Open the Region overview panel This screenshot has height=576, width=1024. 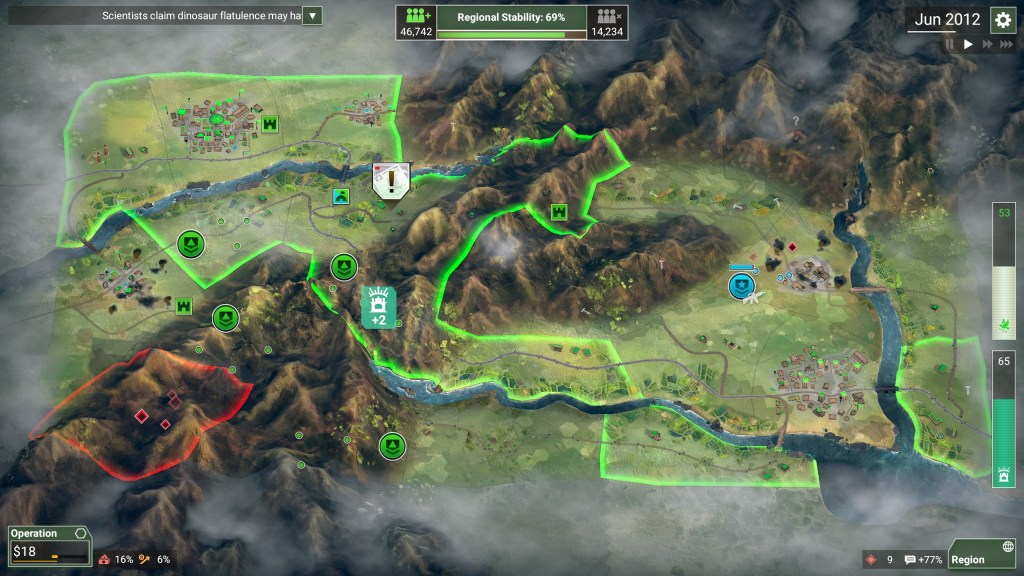pyautogui.click(x=980, y=559)
